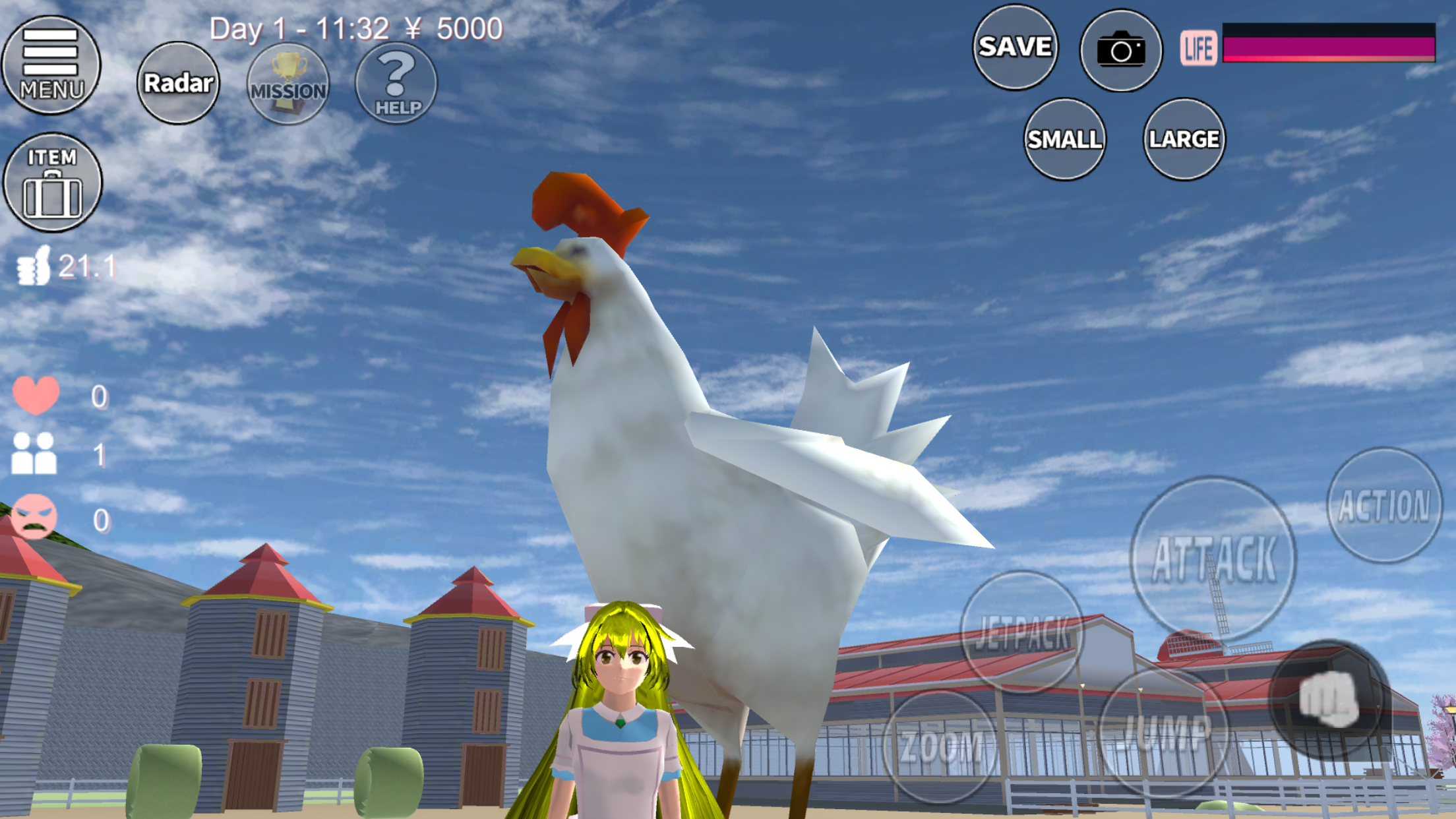The width and height of the screenshot is (1456, 819).
Task: Tap the ACTION button
Action: (1384, 505)
